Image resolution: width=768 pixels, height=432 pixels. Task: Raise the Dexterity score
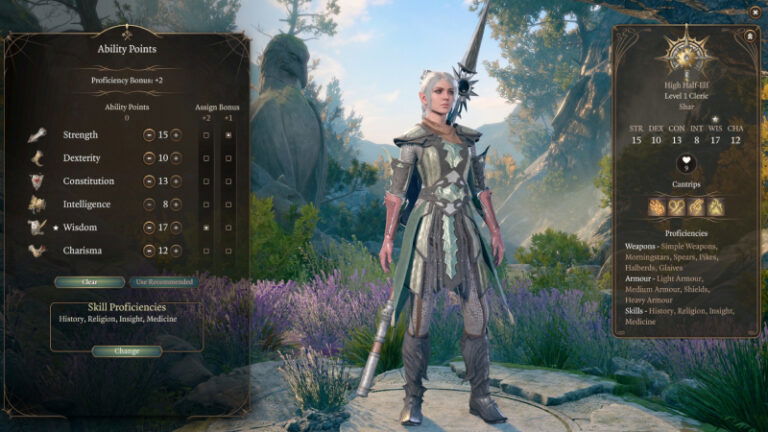[176, 158]
